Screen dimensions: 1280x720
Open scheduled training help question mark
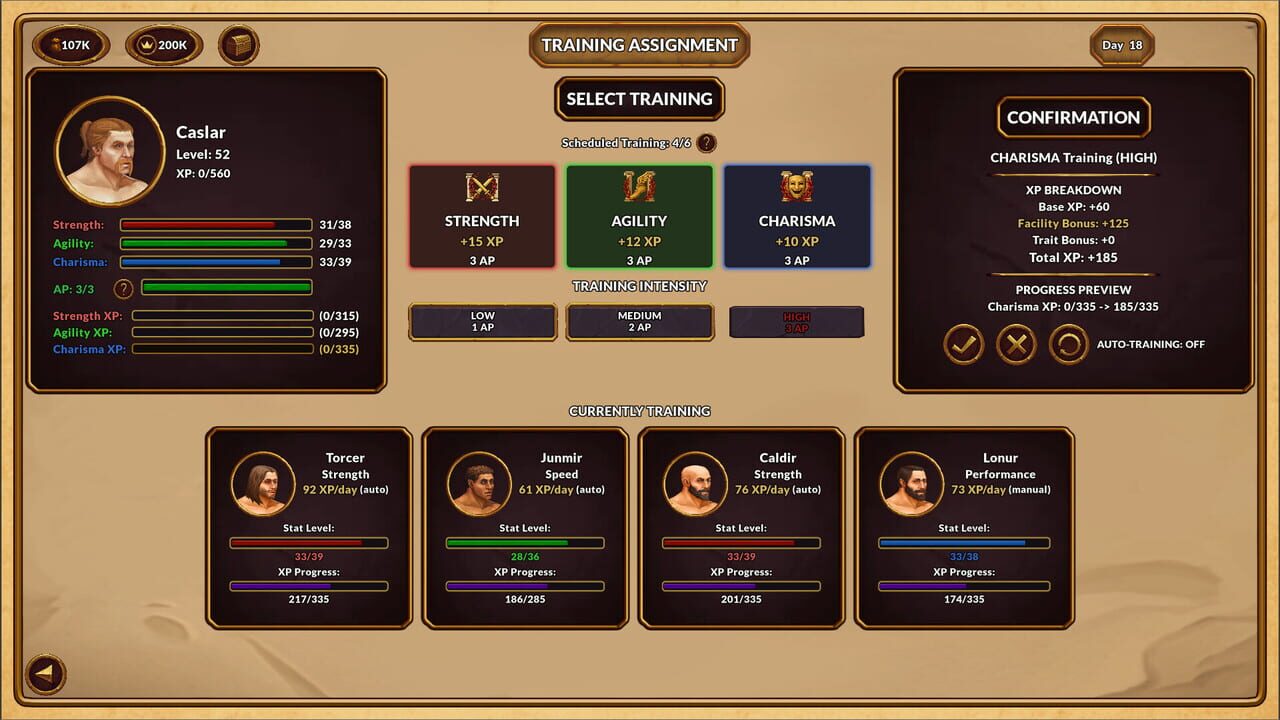(x=707, y=143)
